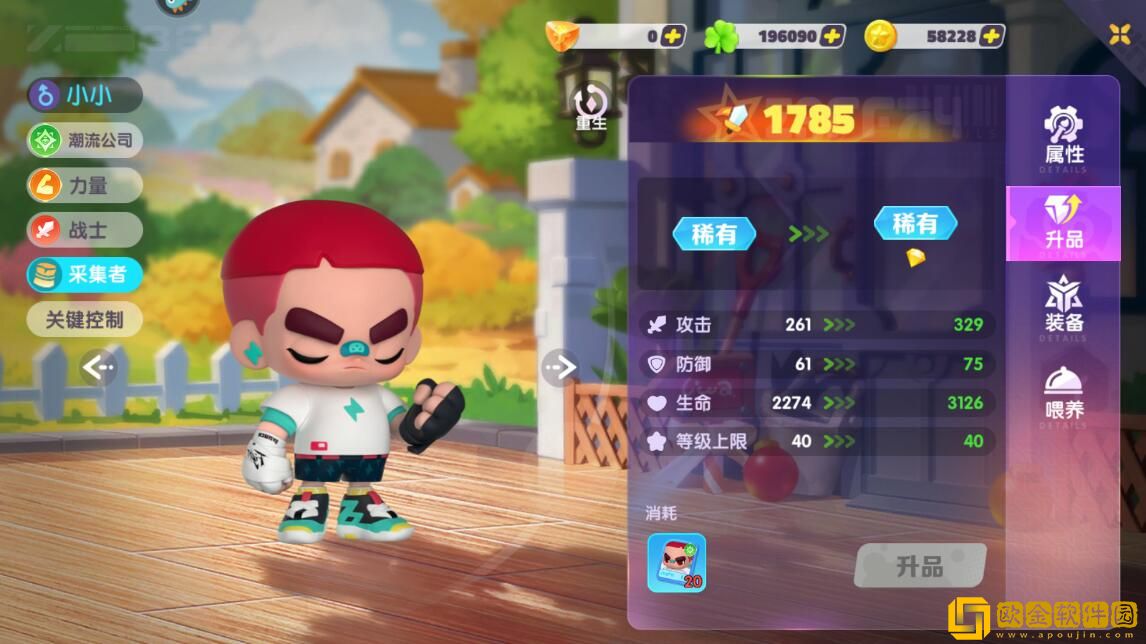
Task: Select the character shard cost item
Action: pos(677,562)
